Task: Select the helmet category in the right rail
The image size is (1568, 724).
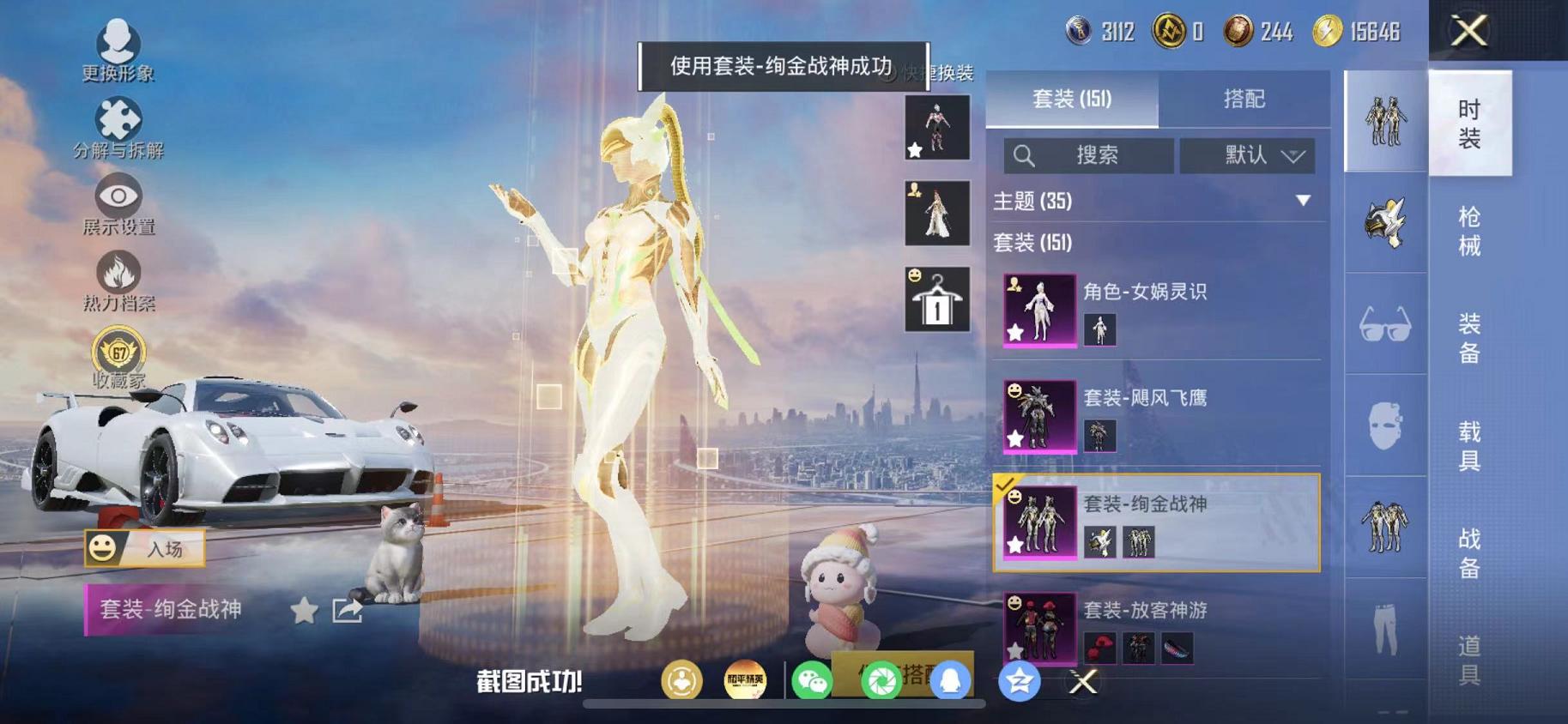Action: pos(1384,221)
